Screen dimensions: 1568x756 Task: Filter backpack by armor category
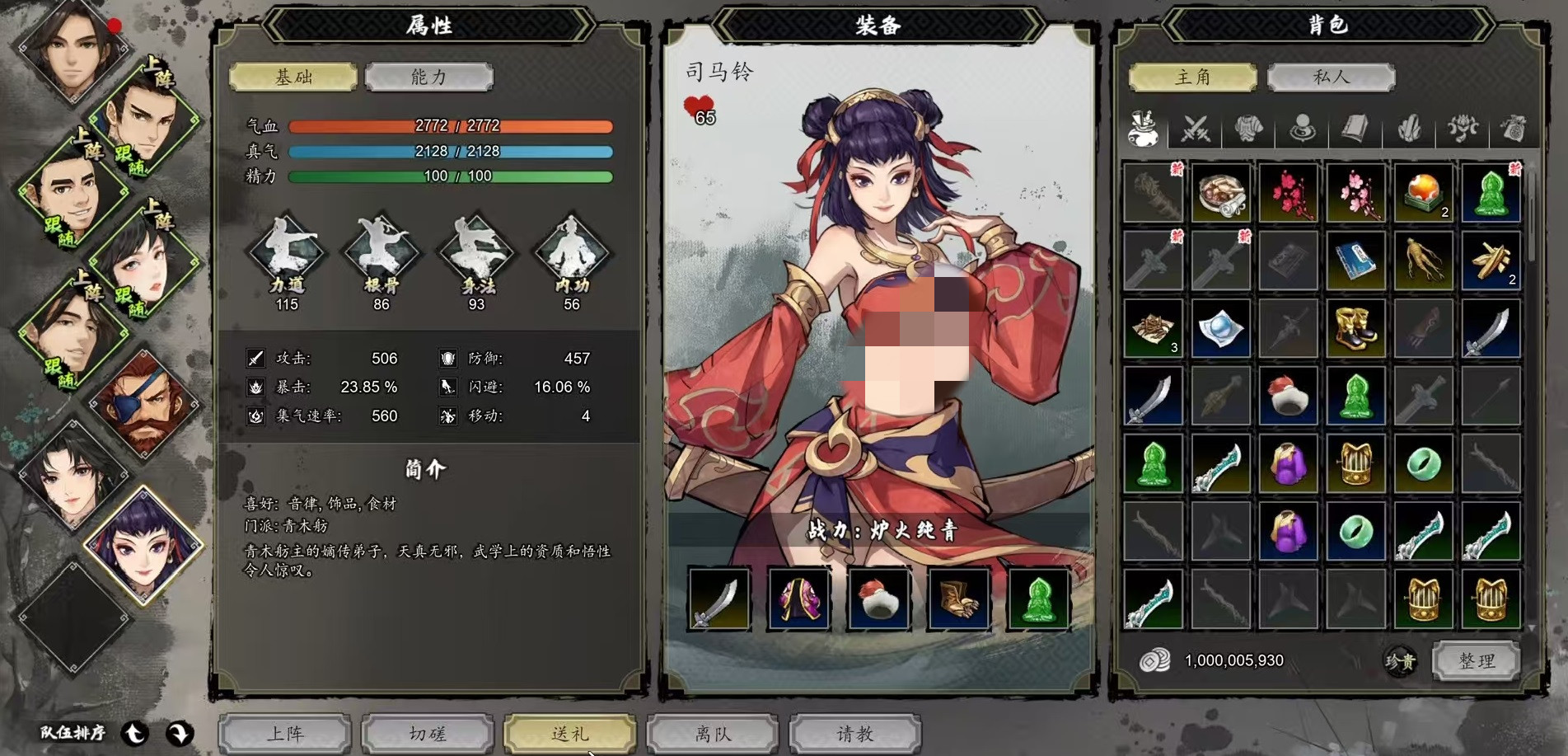[1249, 129]
